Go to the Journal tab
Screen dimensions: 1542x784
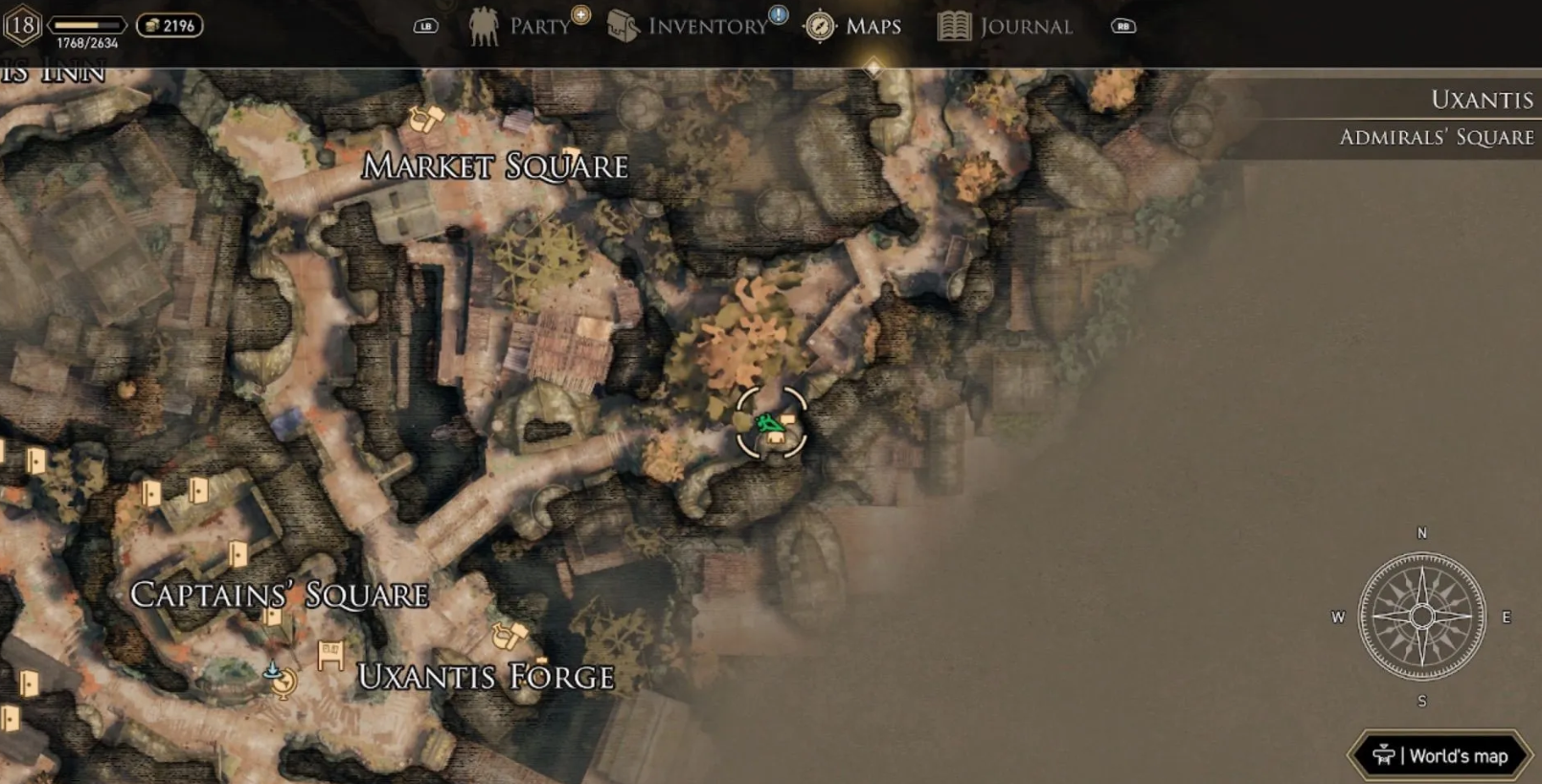tap(1006, 26)
